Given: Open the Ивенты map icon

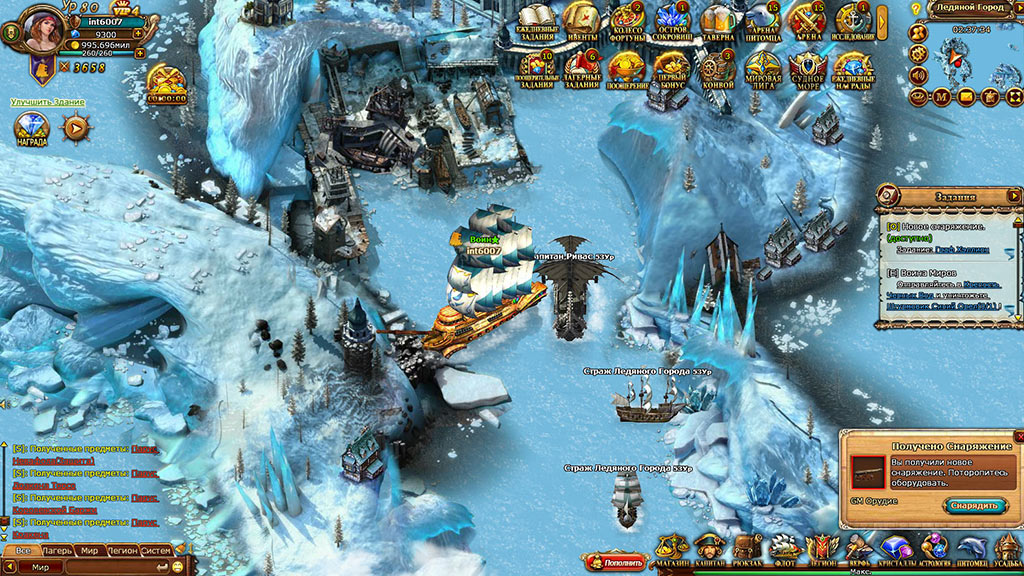Looking at the screenshot, I should pyautogui.click(x=580, y=20).
